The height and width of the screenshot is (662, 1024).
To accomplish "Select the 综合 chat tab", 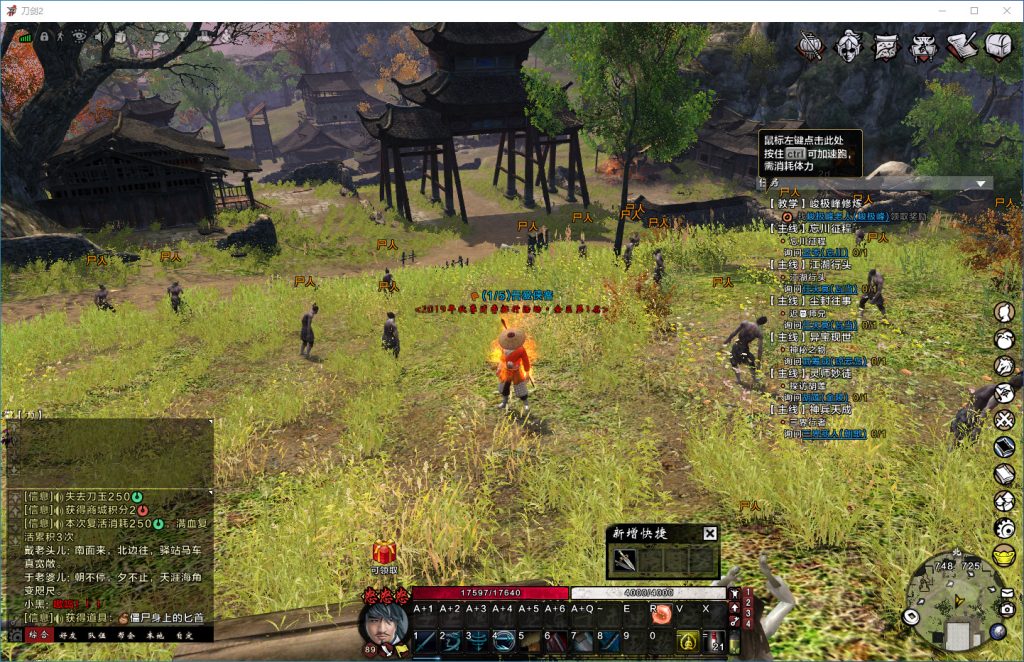I will point(38,634).
